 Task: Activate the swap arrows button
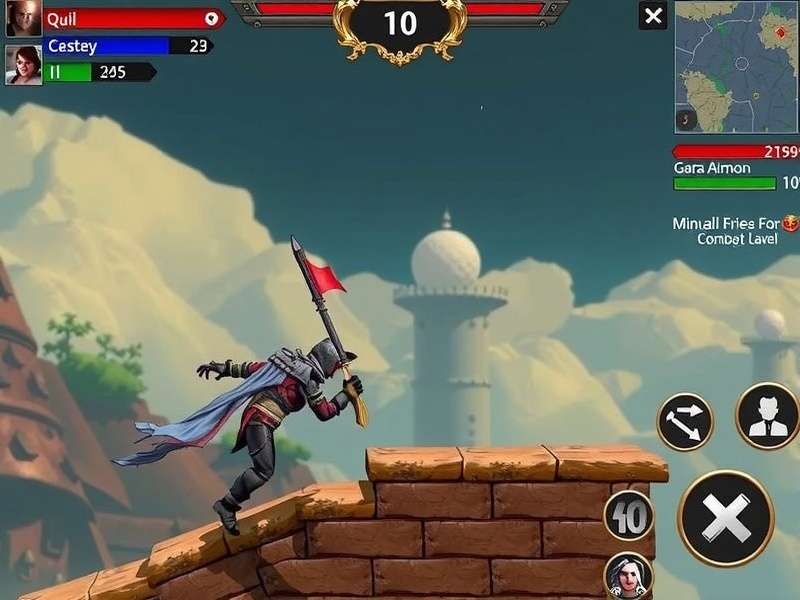(685, 422)
